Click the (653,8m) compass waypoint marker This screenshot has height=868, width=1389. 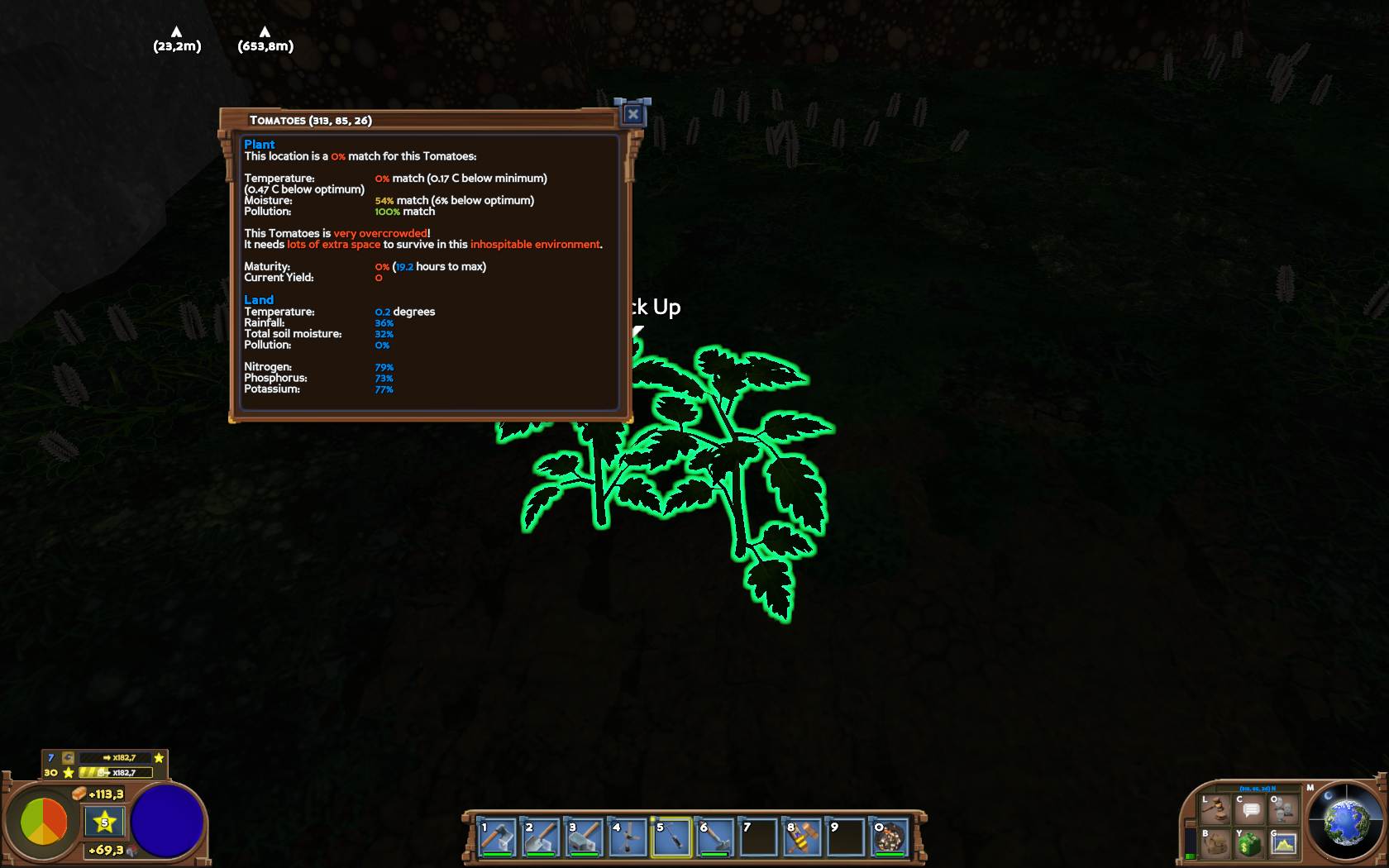[x=264, y=37]
